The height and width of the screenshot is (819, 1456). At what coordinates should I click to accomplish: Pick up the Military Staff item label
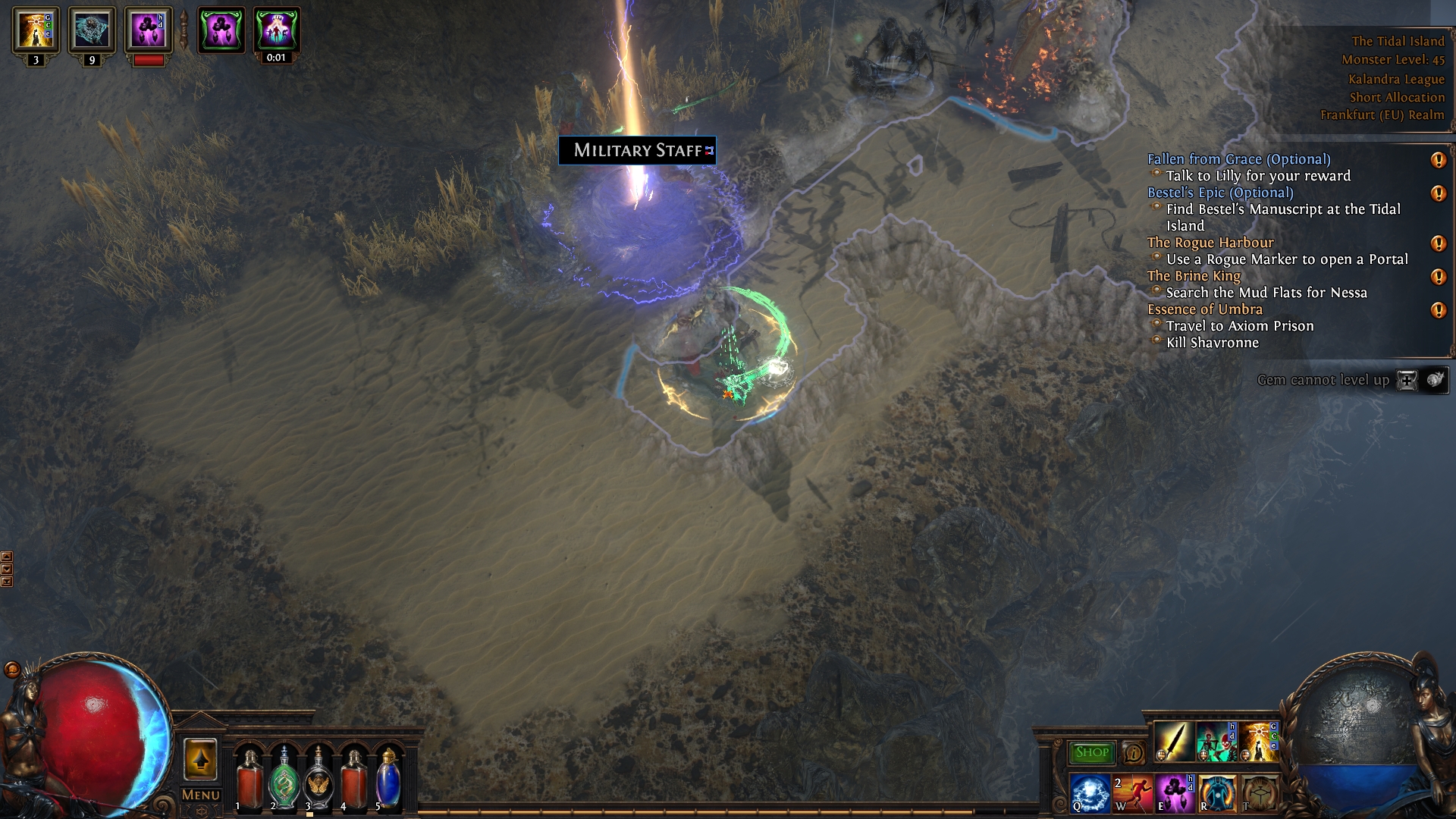coord(637,150)
